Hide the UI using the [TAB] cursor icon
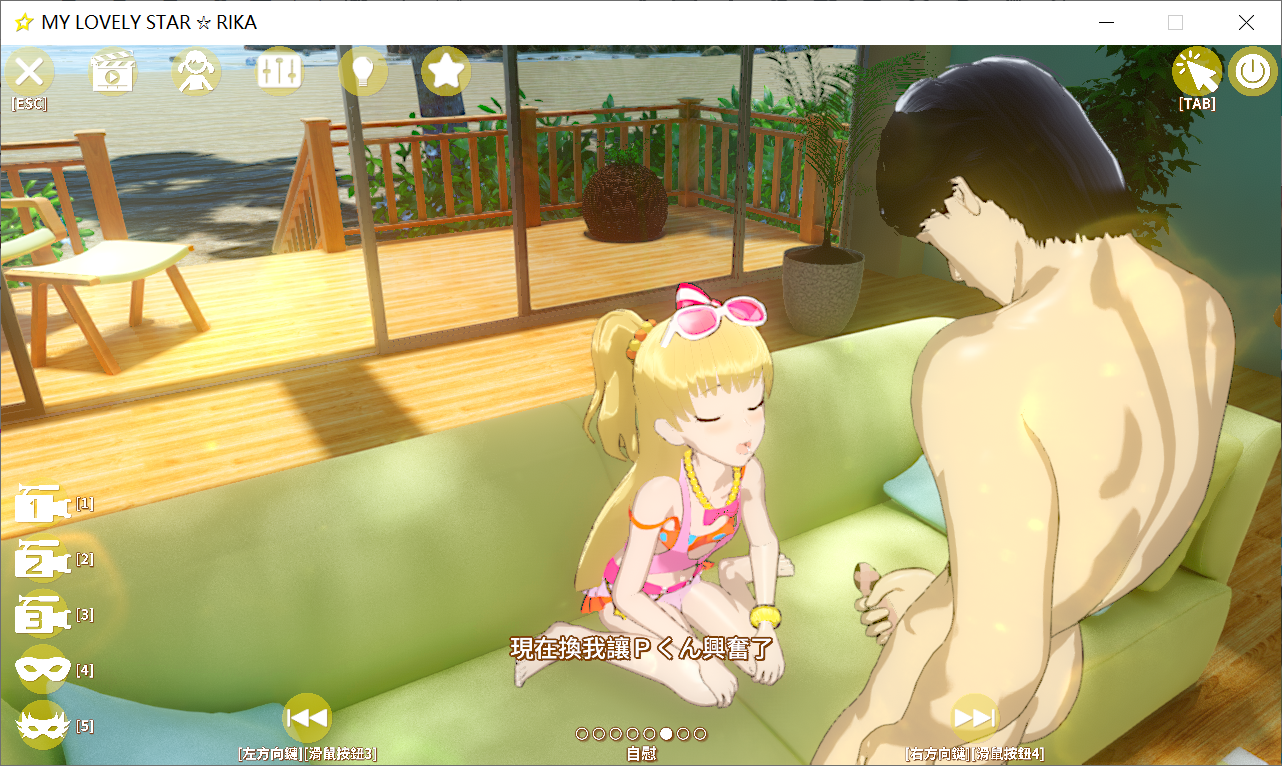This screenshot has height=766, width=1282. [1197, 71]
